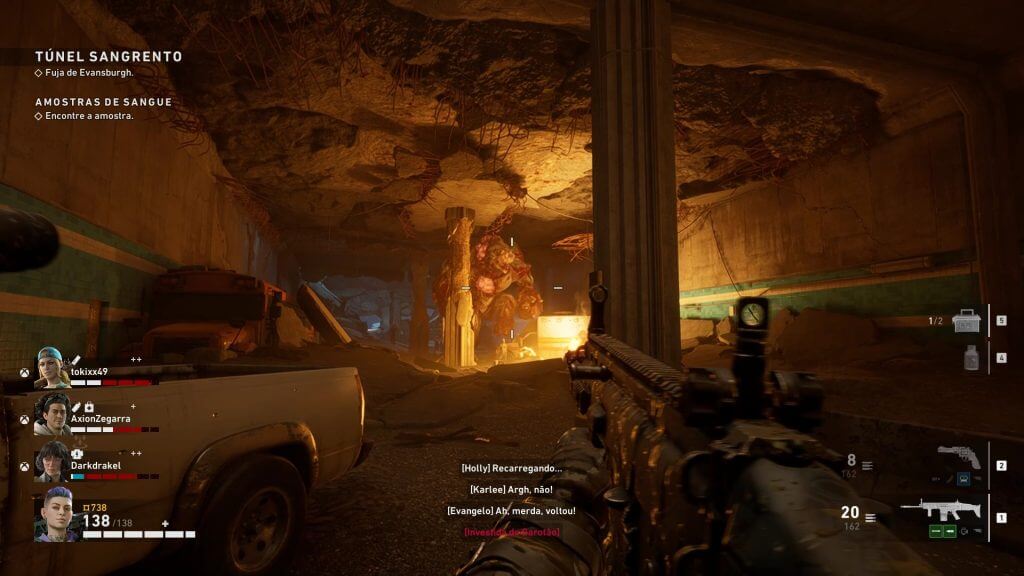This screenshot has width=1024, height=576.
Task: Choose Darkdrakel's teammate portrait
Action: pyautogui.click(x=52, y=462)
